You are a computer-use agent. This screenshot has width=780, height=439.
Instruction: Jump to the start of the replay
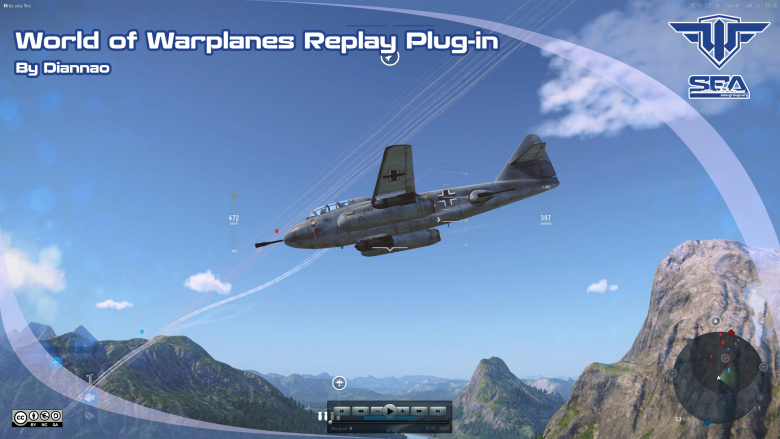click(342, 411)
